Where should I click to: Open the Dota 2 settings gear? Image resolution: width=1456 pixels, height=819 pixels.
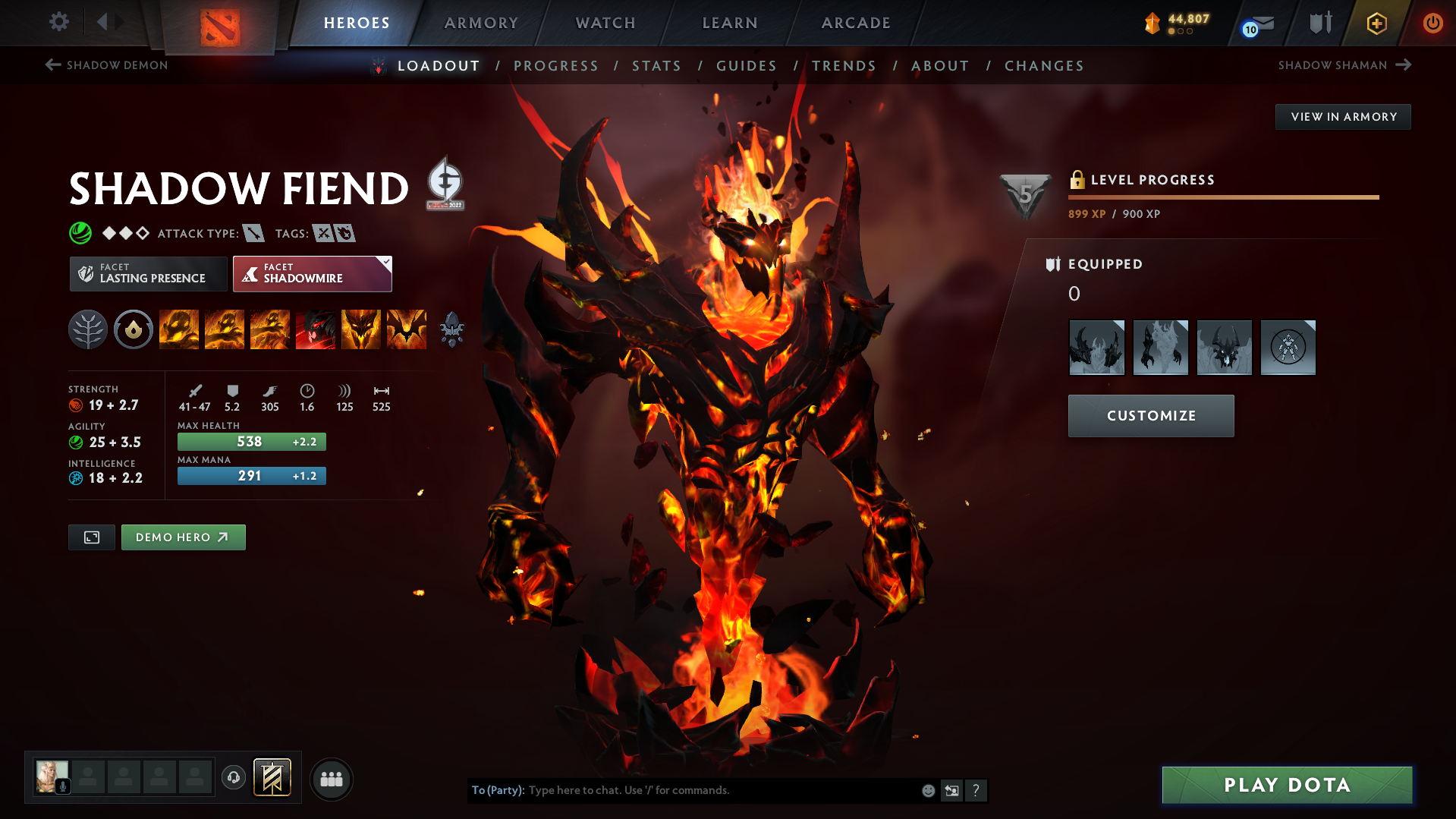[x=59, y=22]
